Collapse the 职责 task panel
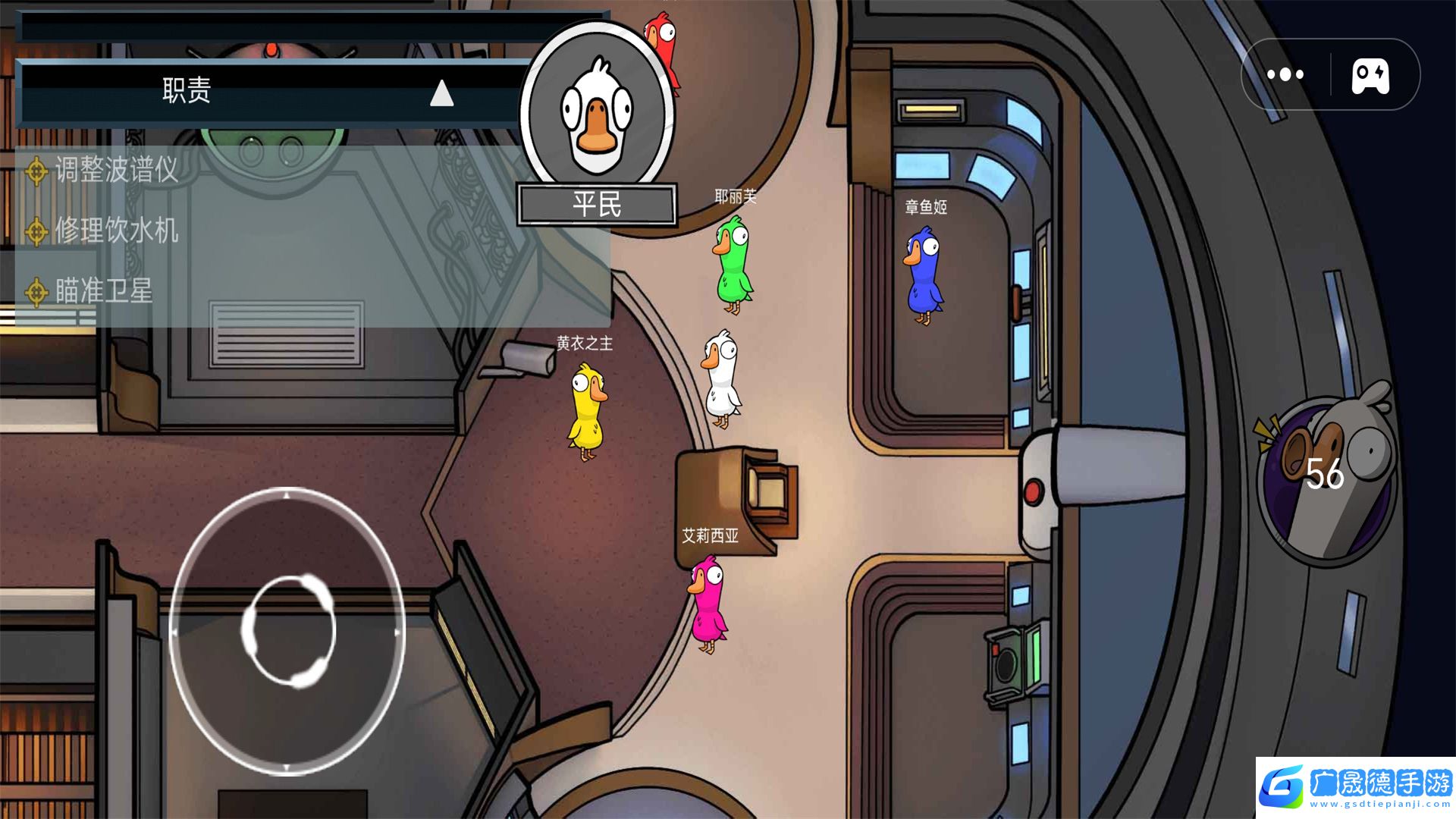 (441, 93)
